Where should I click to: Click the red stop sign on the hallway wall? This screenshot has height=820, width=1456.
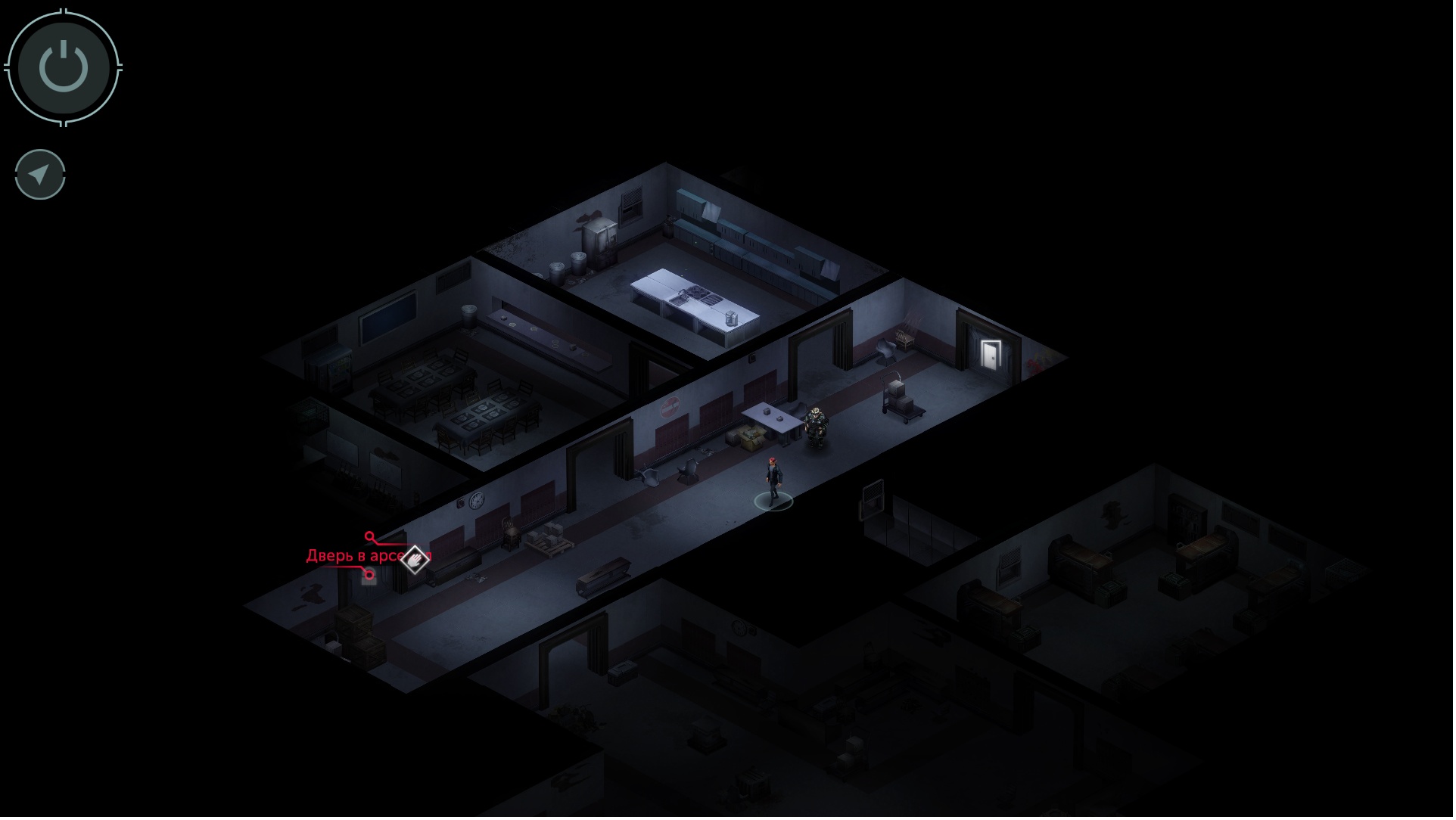click(672, 407)
